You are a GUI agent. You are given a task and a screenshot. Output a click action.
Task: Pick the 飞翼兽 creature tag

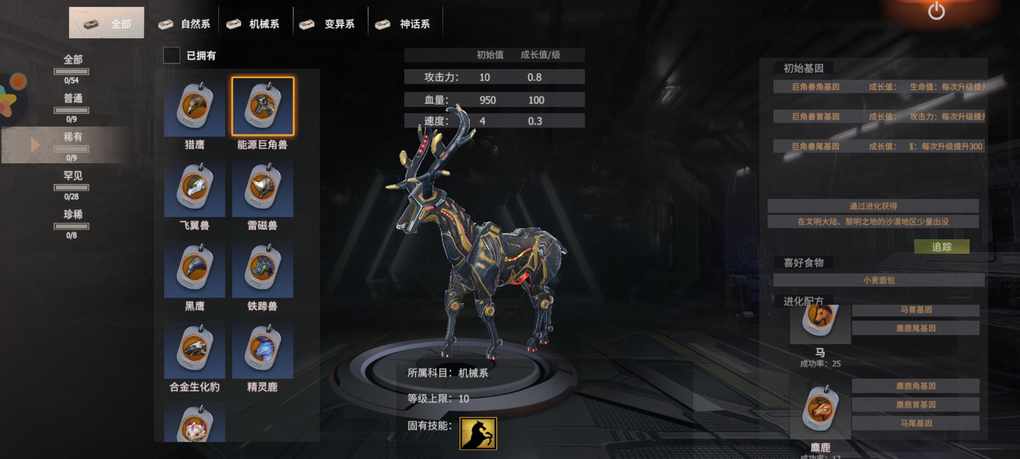pyautogui.click(x=195, y=188)
